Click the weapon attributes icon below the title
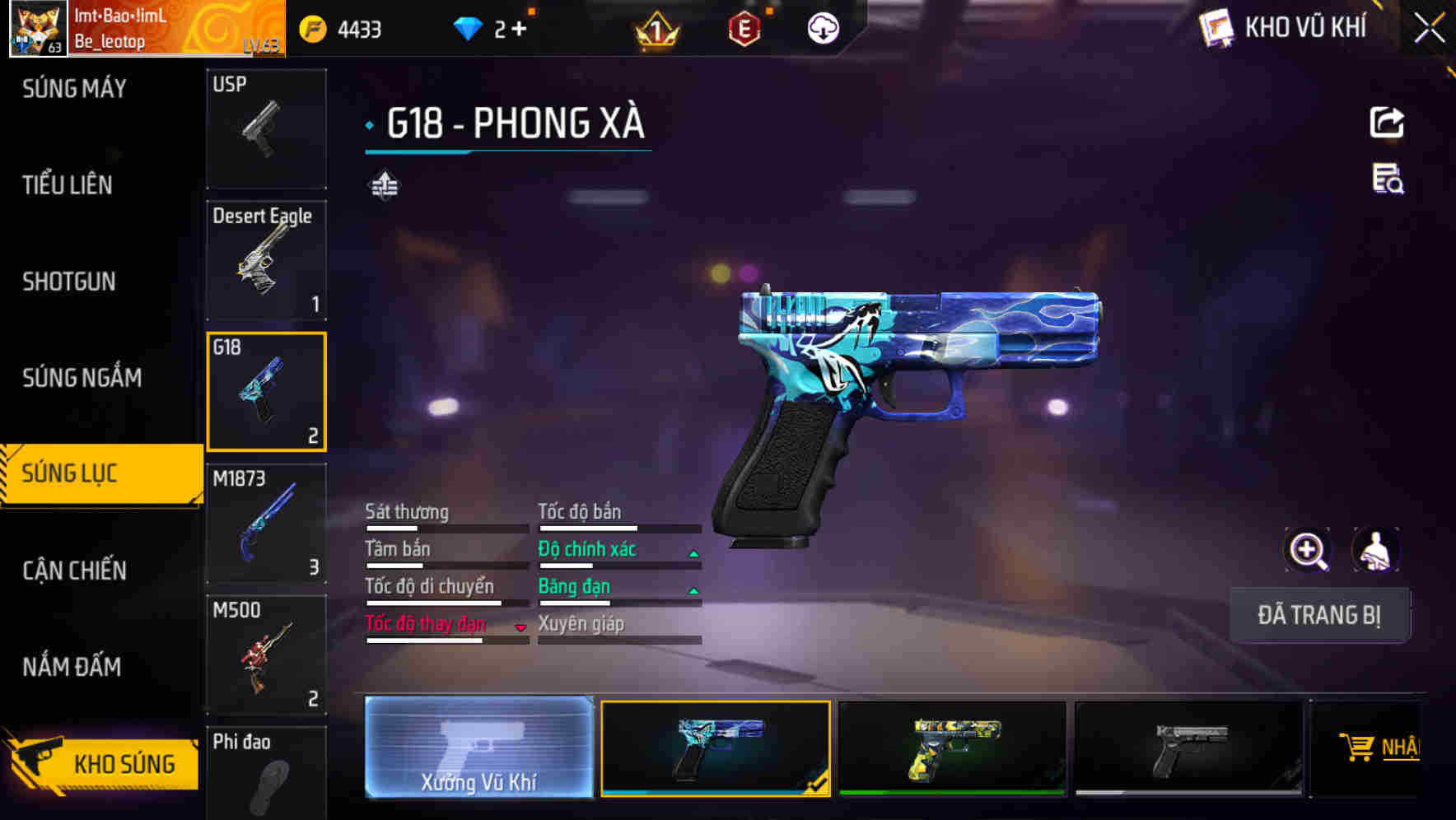 click(x=384, y=183)
